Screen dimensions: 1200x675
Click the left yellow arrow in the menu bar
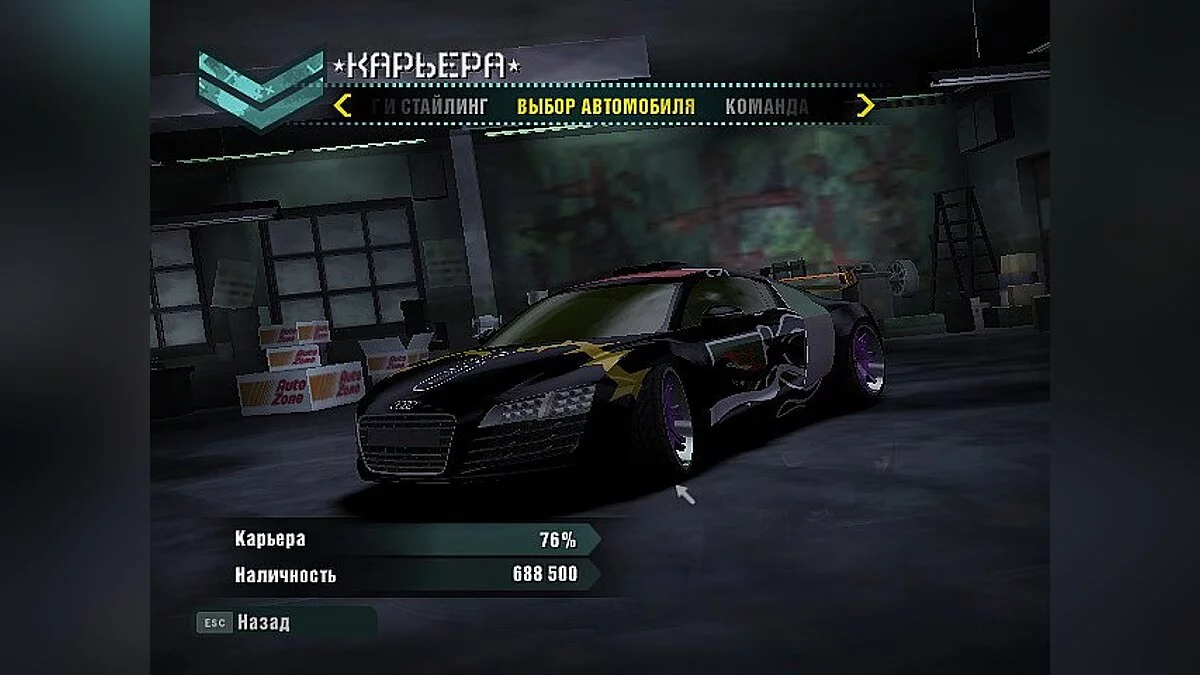coord(343,105)
